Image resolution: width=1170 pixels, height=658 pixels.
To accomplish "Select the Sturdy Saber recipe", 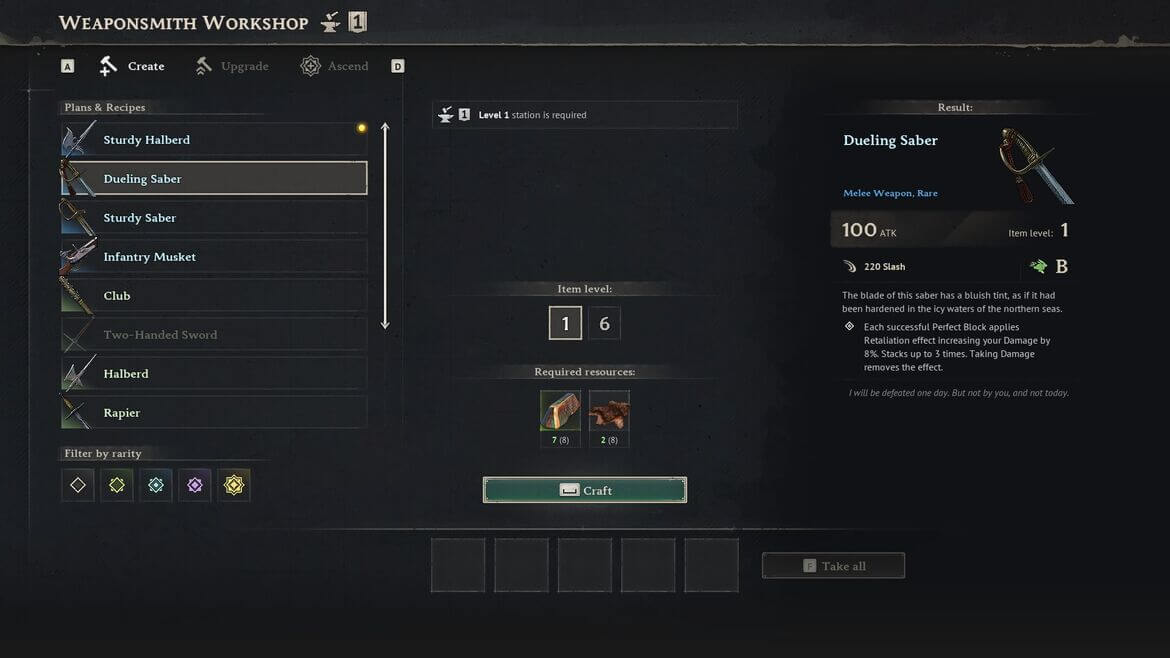I will (213, 218).
